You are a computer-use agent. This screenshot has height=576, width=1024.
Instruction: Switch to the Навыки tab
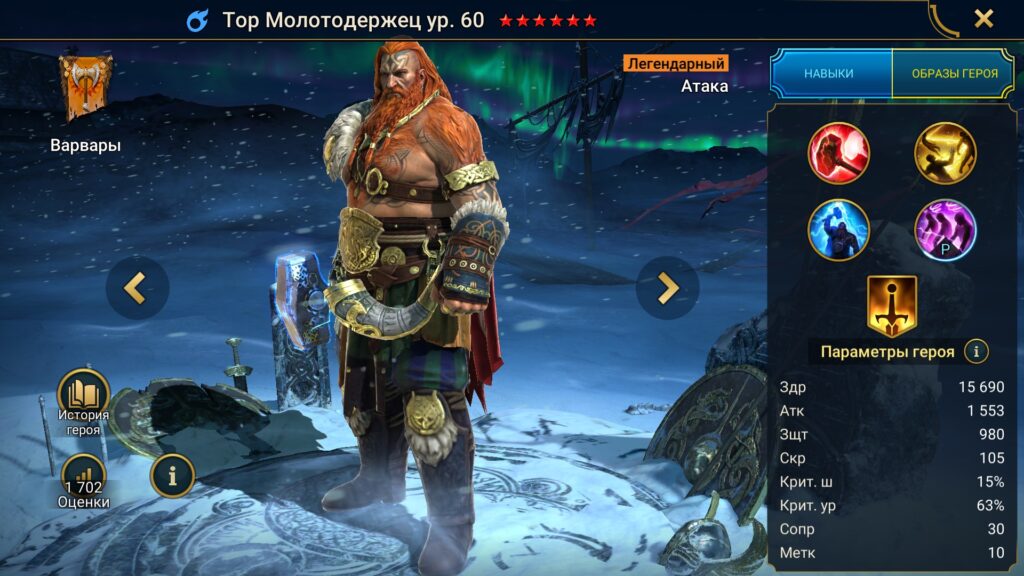[830, 74]
